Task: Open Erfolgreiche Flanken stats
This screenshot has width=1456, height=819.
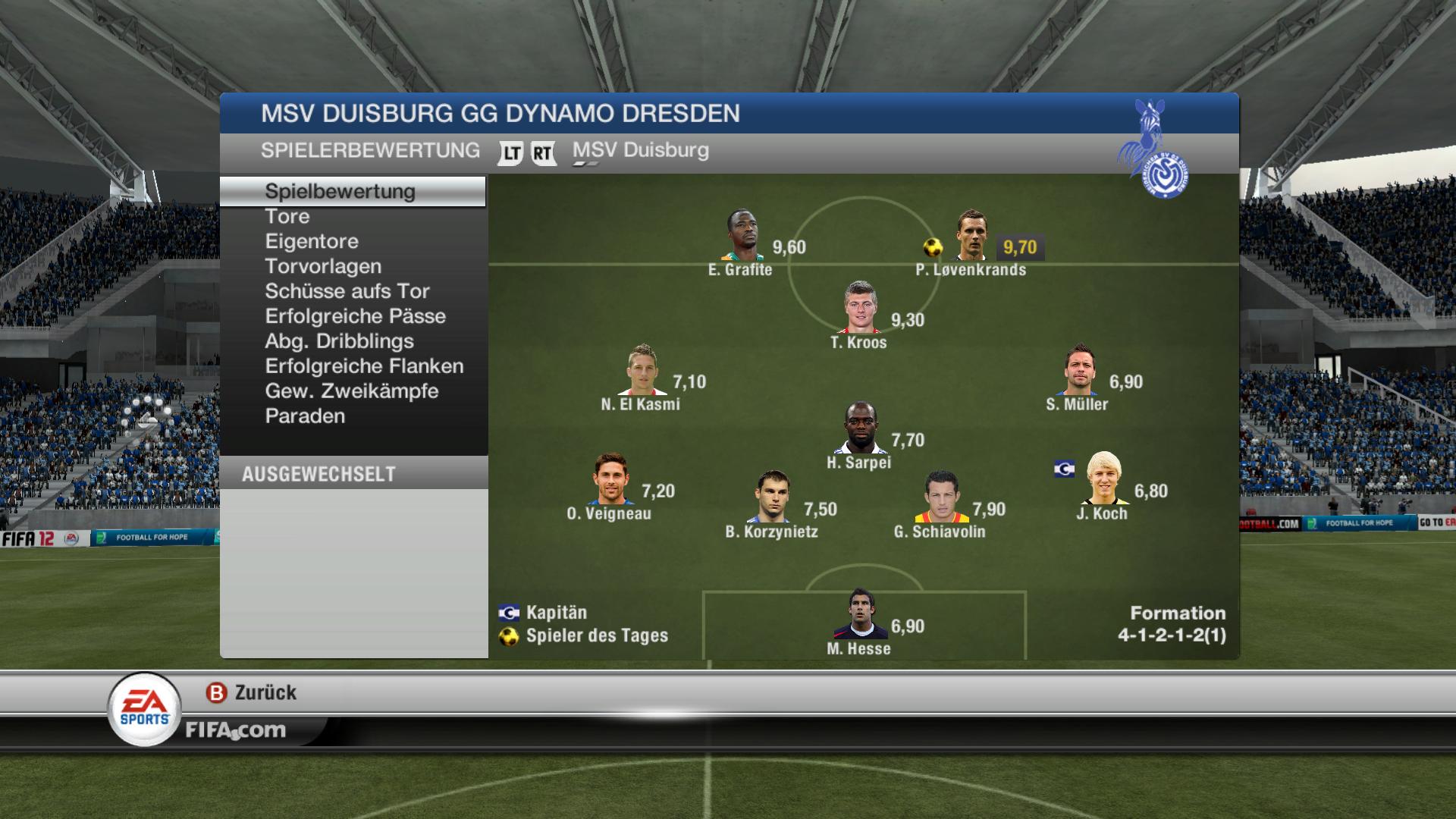Action: 364,367
